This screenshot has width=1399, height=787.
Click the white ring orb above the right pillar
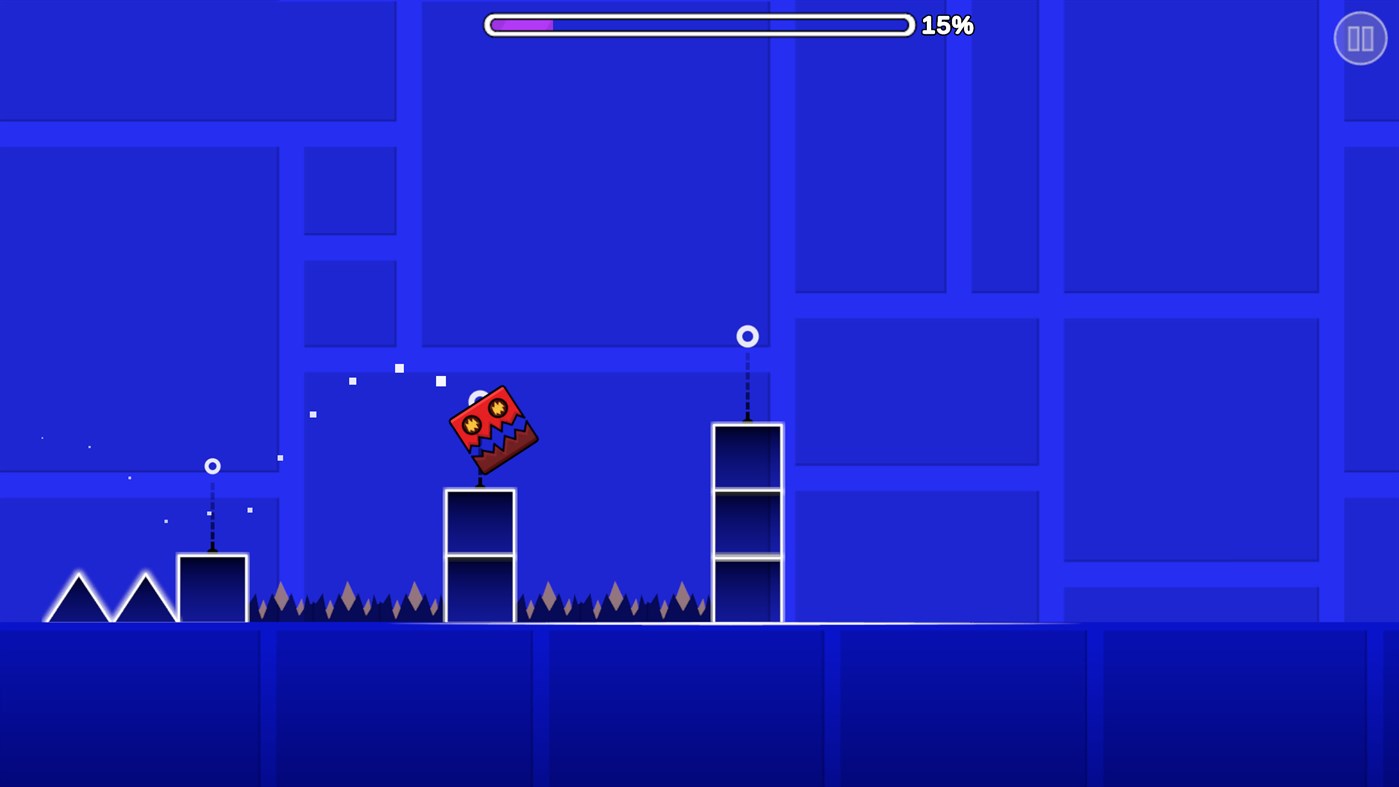tap(747, 336)
